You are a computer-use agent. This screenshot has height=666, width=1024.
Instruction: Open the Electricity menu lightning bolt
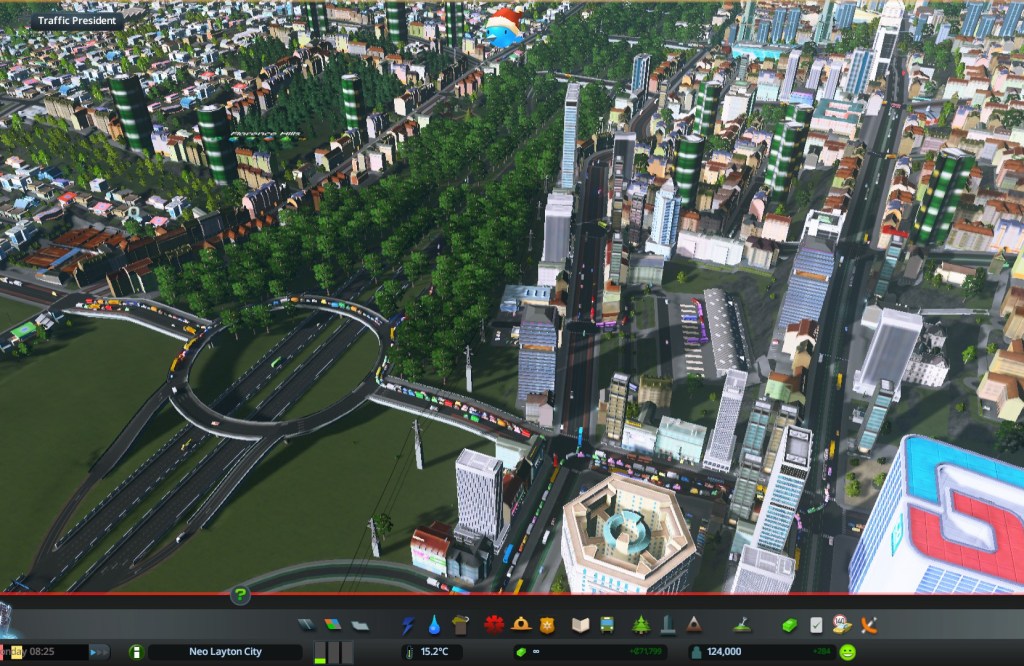[x=408, y=625]
